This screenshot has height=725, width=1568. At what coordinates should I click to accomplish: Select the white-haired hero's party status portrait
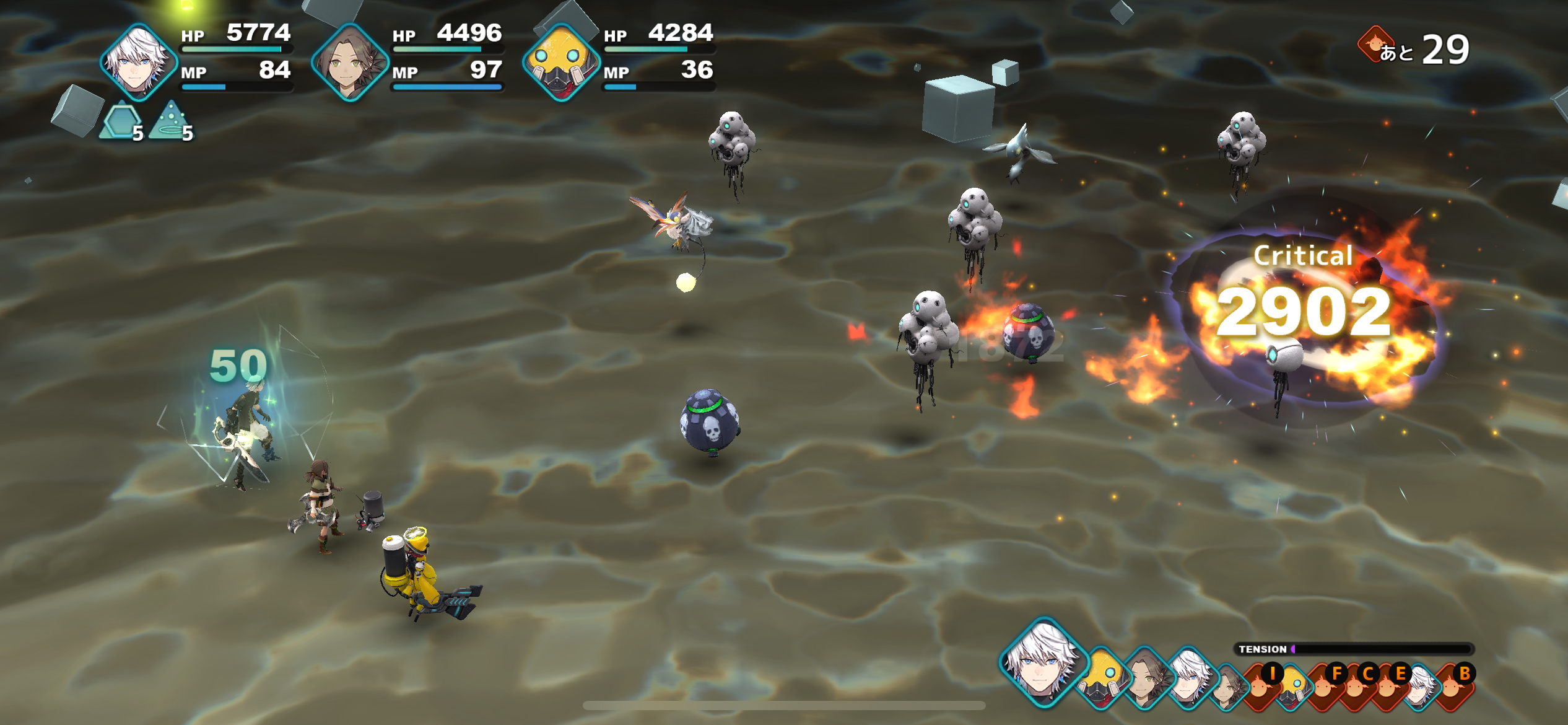[x=139, y=62]
